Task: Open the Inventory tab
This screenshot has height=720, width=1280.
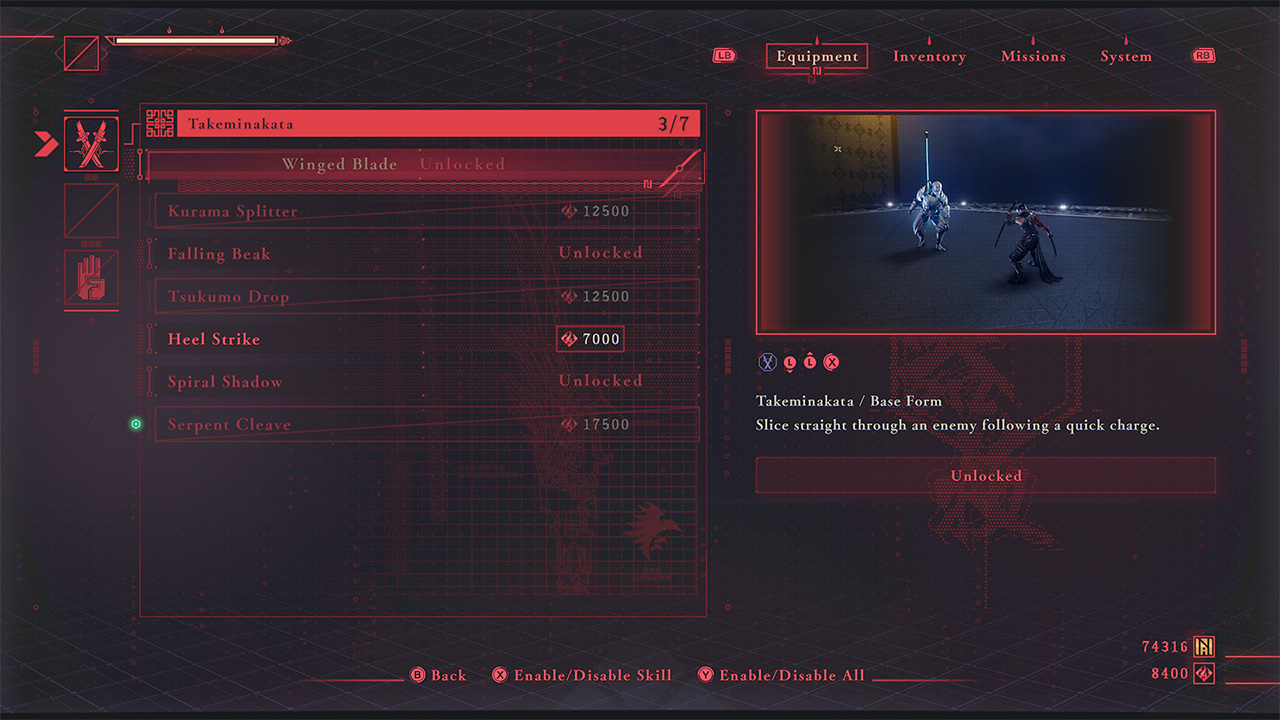Action: tap(929, 57)
